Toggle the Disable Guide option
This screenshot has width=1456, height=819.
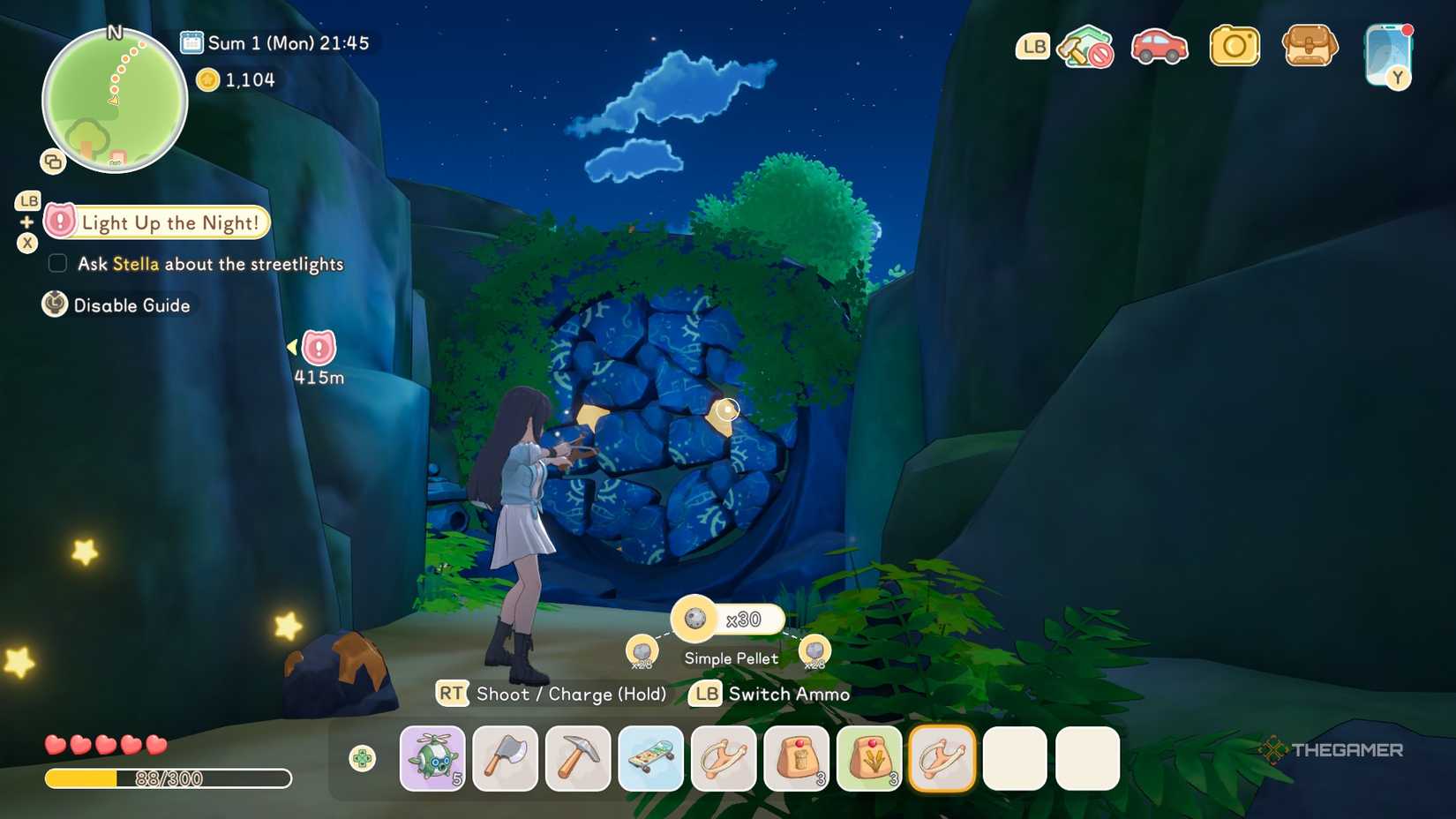119,304
